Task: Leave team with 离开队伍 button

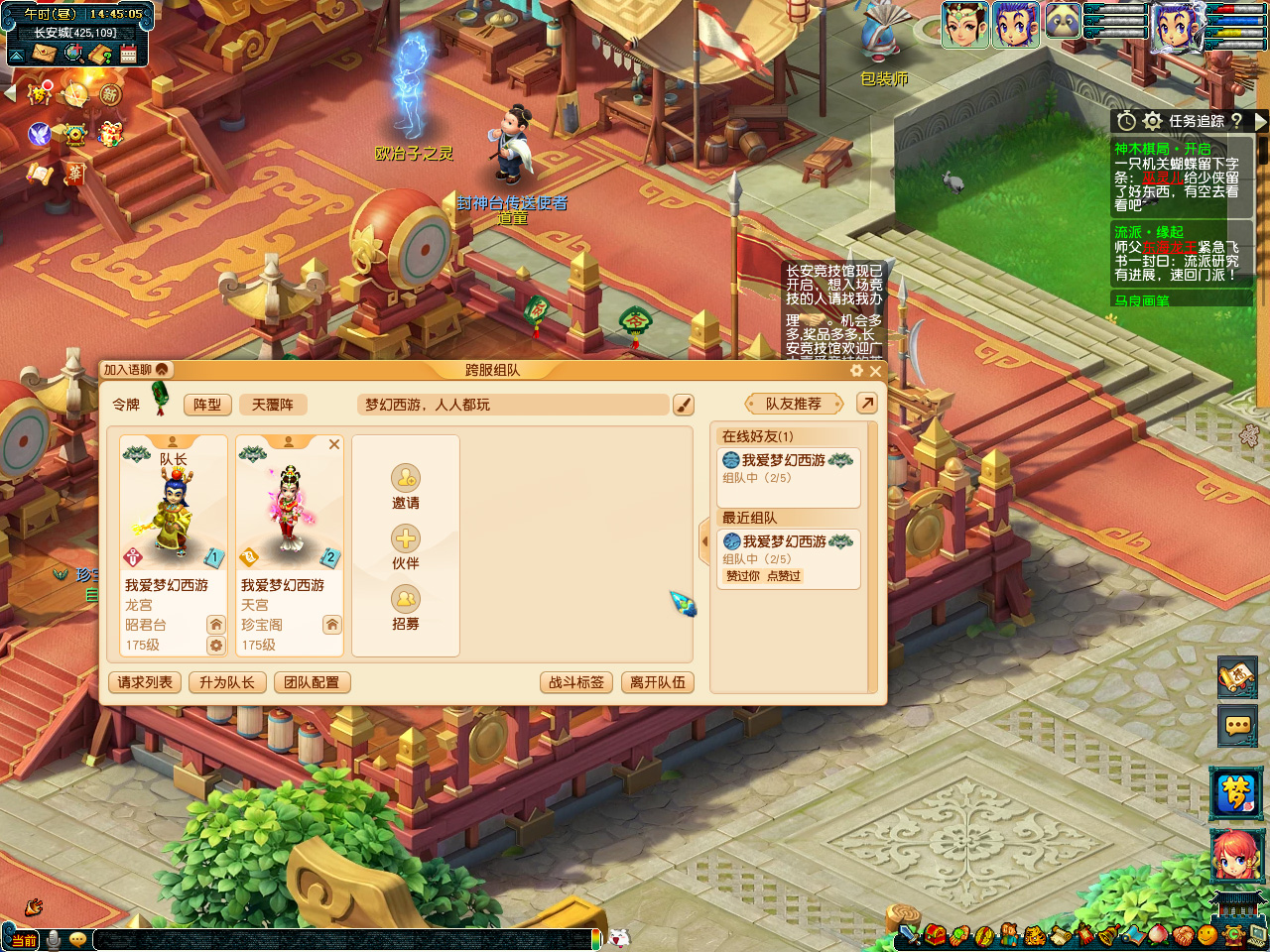Action: [658, 682]
